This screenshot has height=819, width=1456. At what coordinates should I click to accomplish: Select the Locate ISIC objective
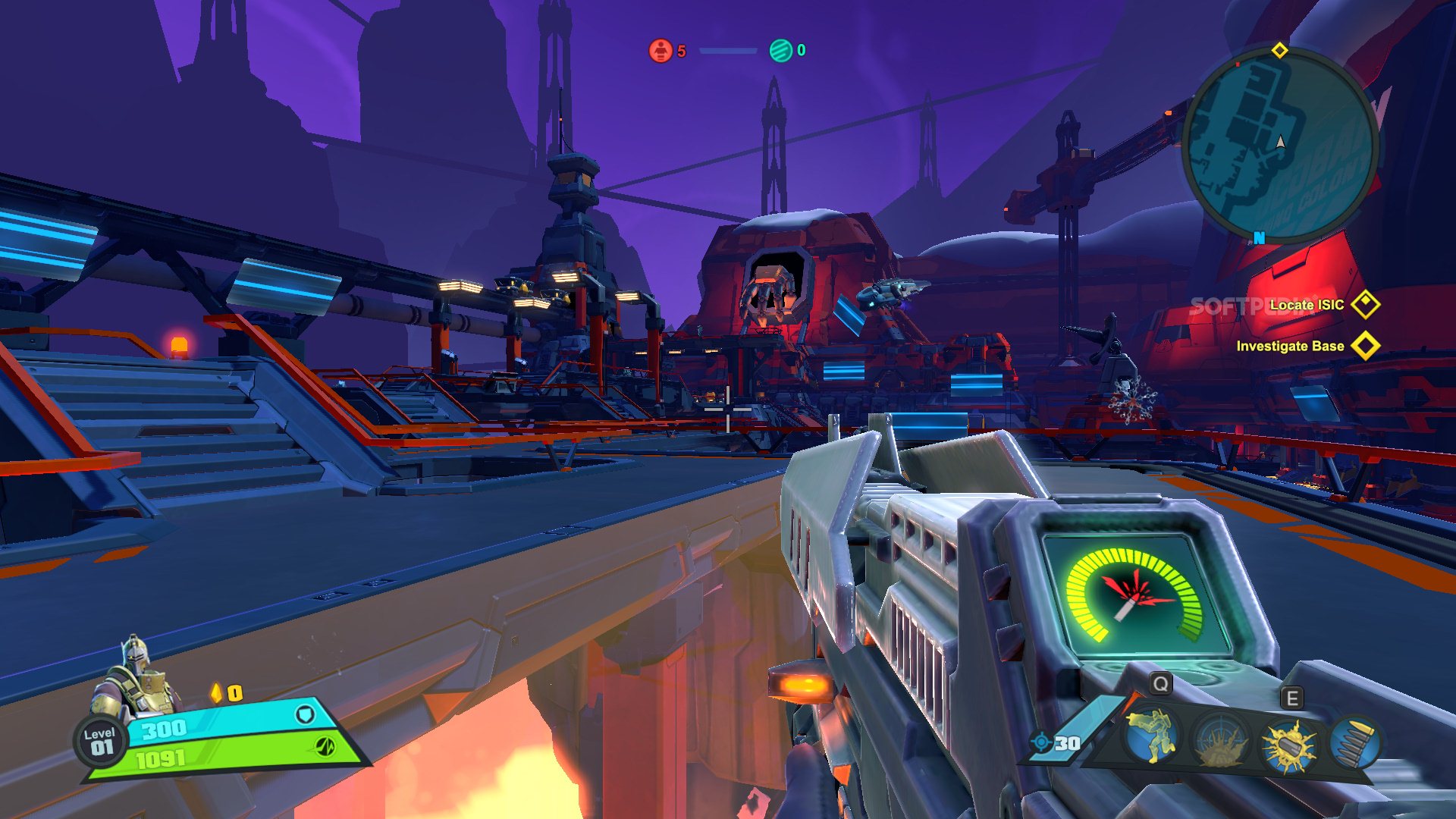tap(1307, 305)
